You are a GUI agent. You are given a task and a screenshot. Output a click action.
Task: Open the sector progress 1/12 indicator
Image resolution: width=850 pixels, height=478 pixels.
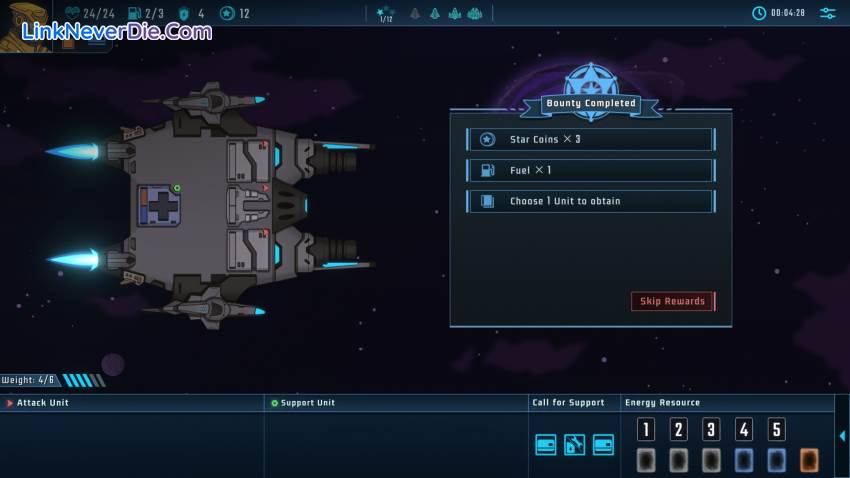click(386, 14)
